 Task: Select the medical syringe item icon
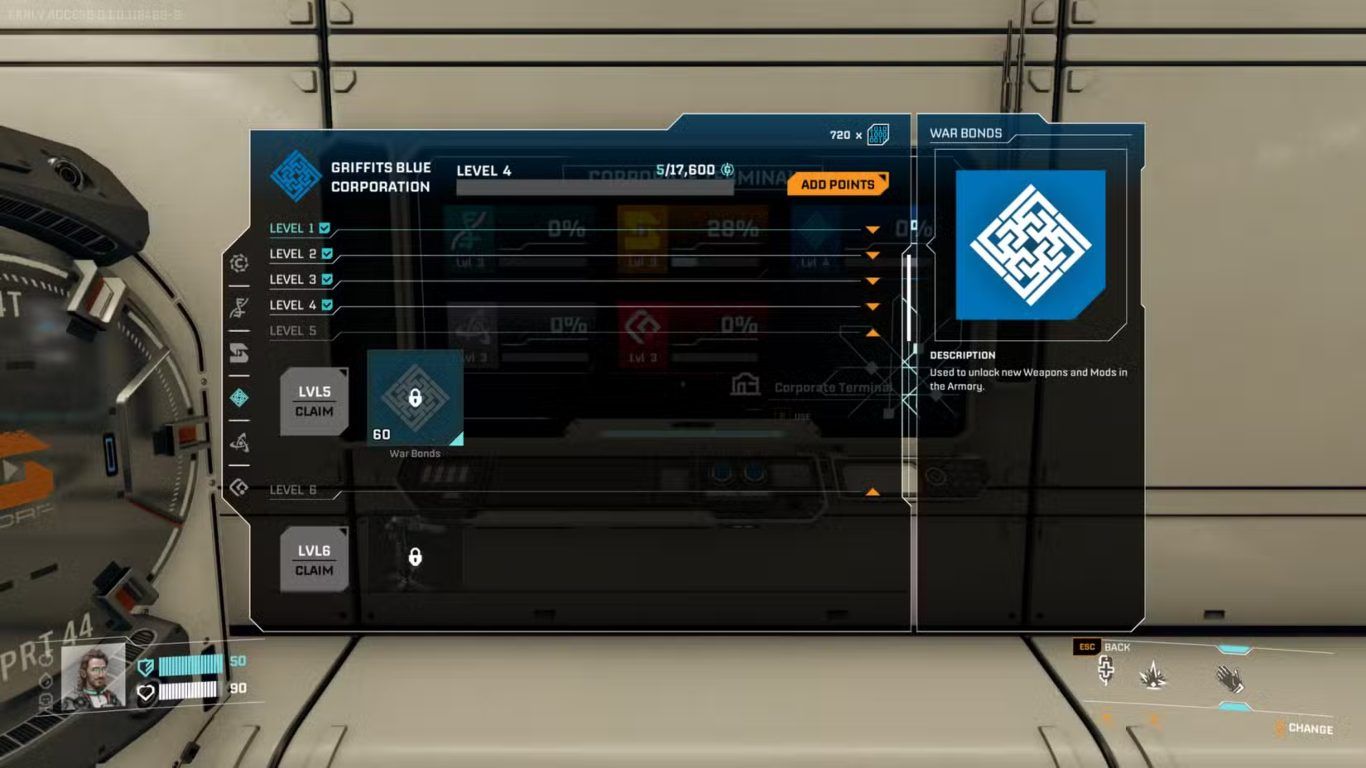coord(1106,671)
